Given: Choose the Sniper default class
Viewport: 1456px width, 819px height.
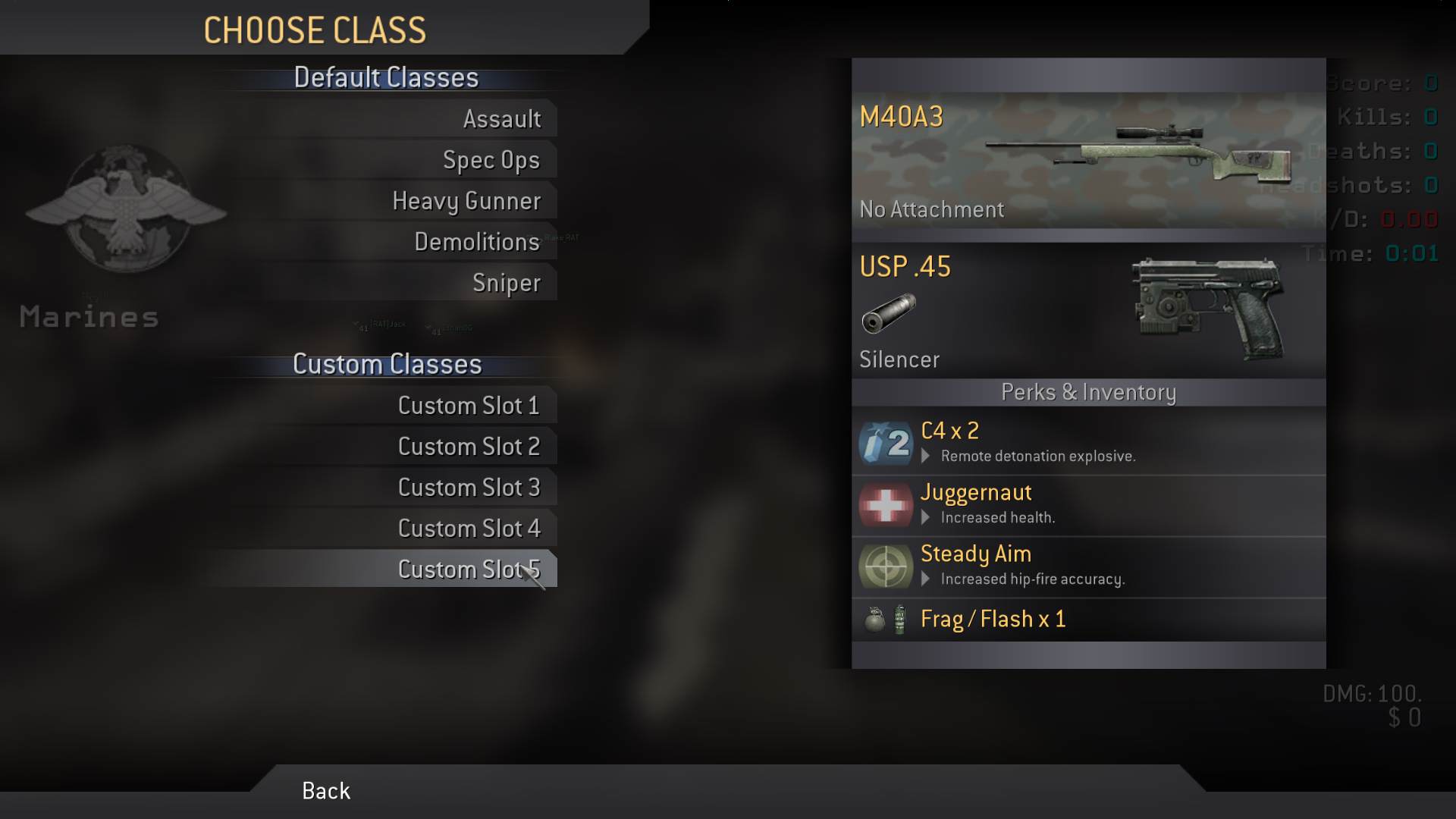Looking at the screenshot, I should 506,283.
